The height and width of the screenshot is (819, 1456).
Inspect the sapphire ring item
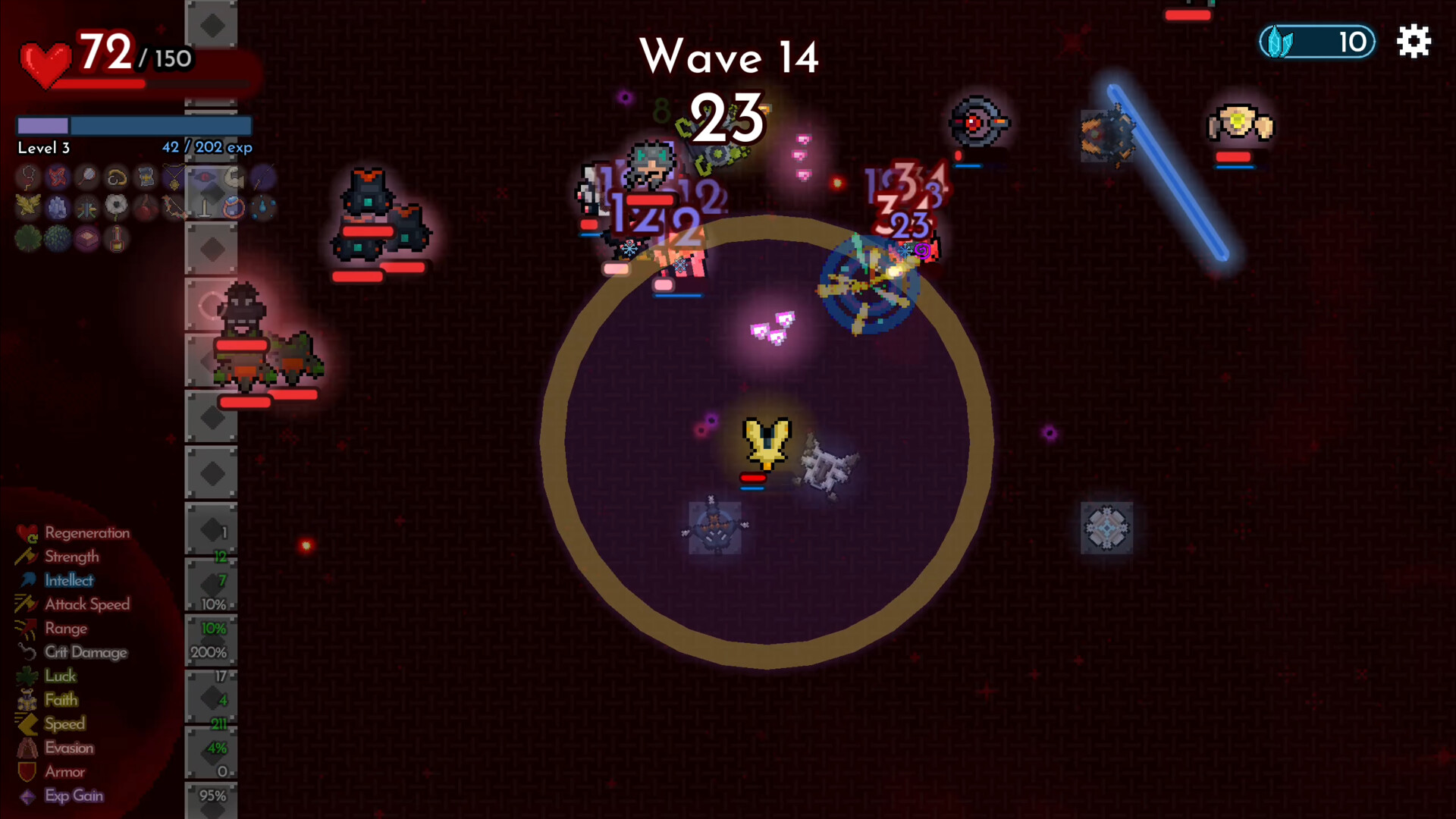(x=234, y=207)
